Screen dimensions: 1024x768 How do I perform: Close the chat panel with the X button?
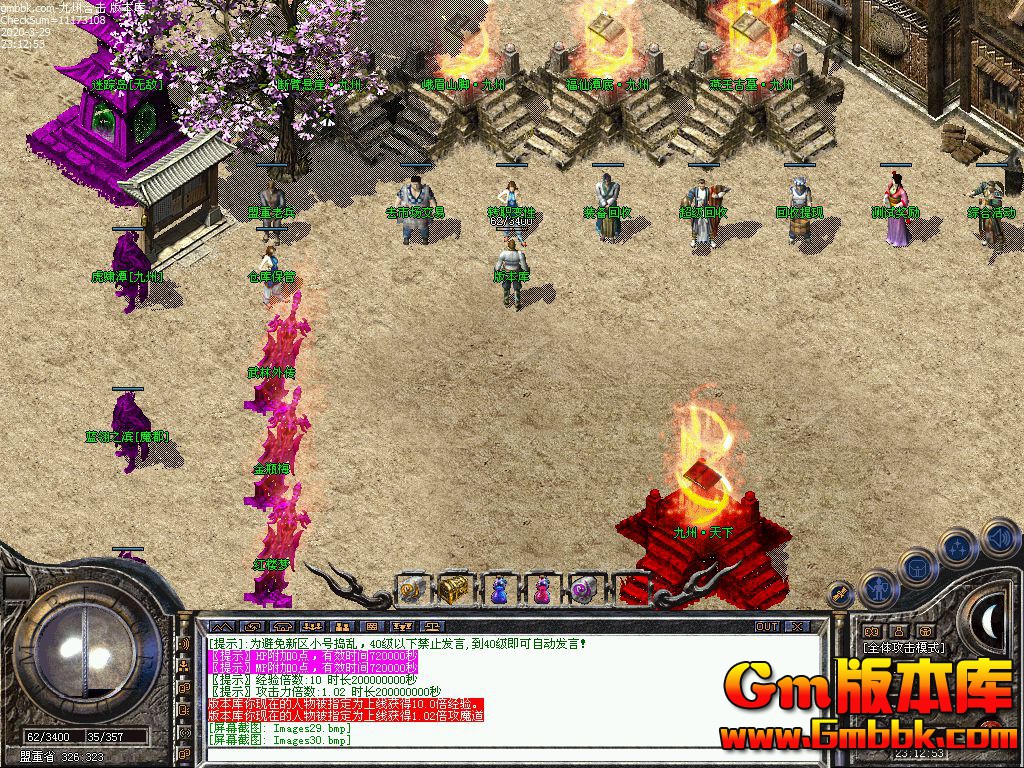[x=797, y=626]
